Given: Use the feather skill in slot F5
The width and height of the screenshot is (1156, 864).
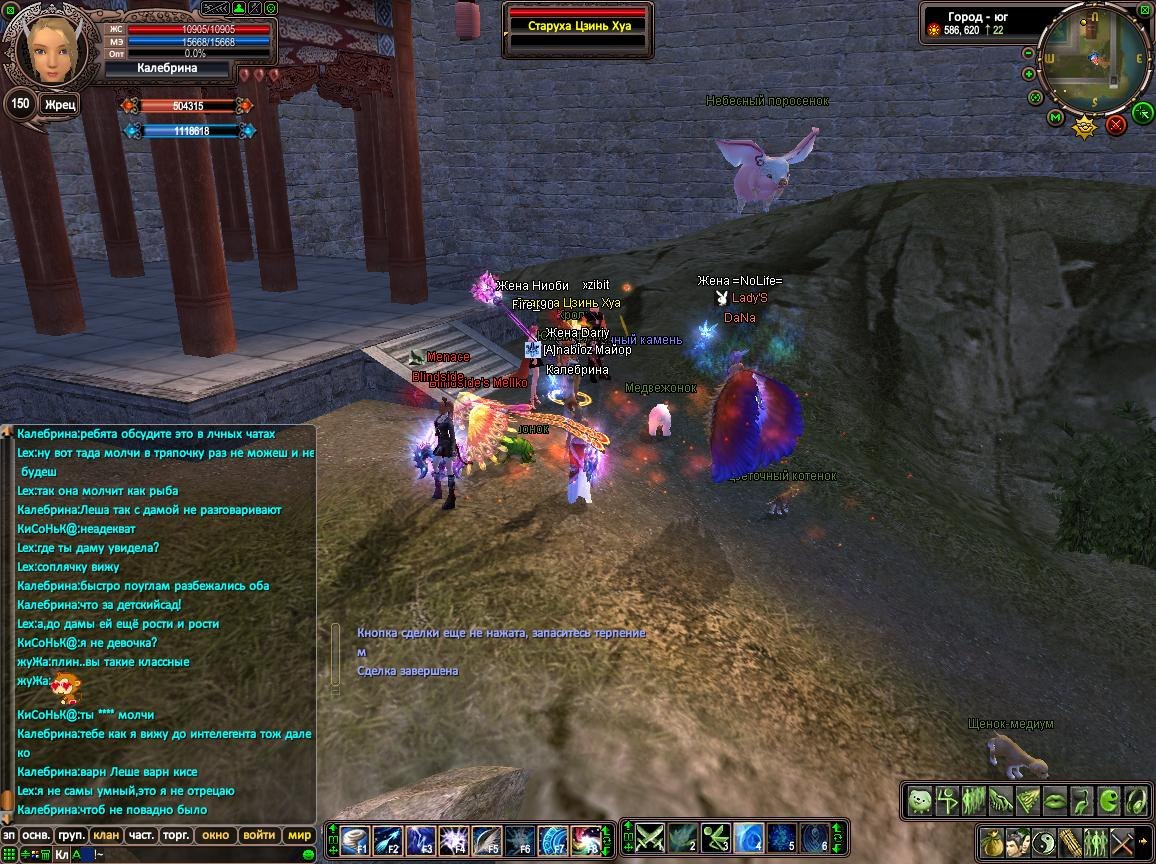Looking at the screenshot, I should point(487,840).
